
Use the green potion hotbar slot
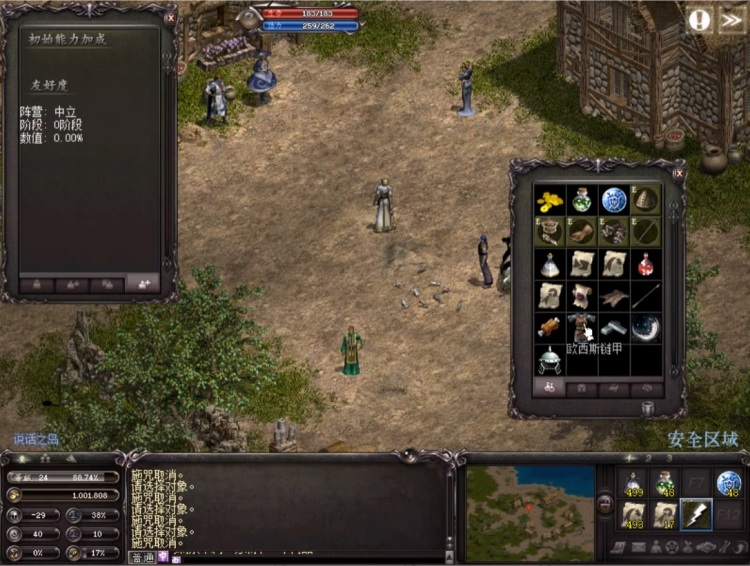pyautogui.click(x=664, y=483)
